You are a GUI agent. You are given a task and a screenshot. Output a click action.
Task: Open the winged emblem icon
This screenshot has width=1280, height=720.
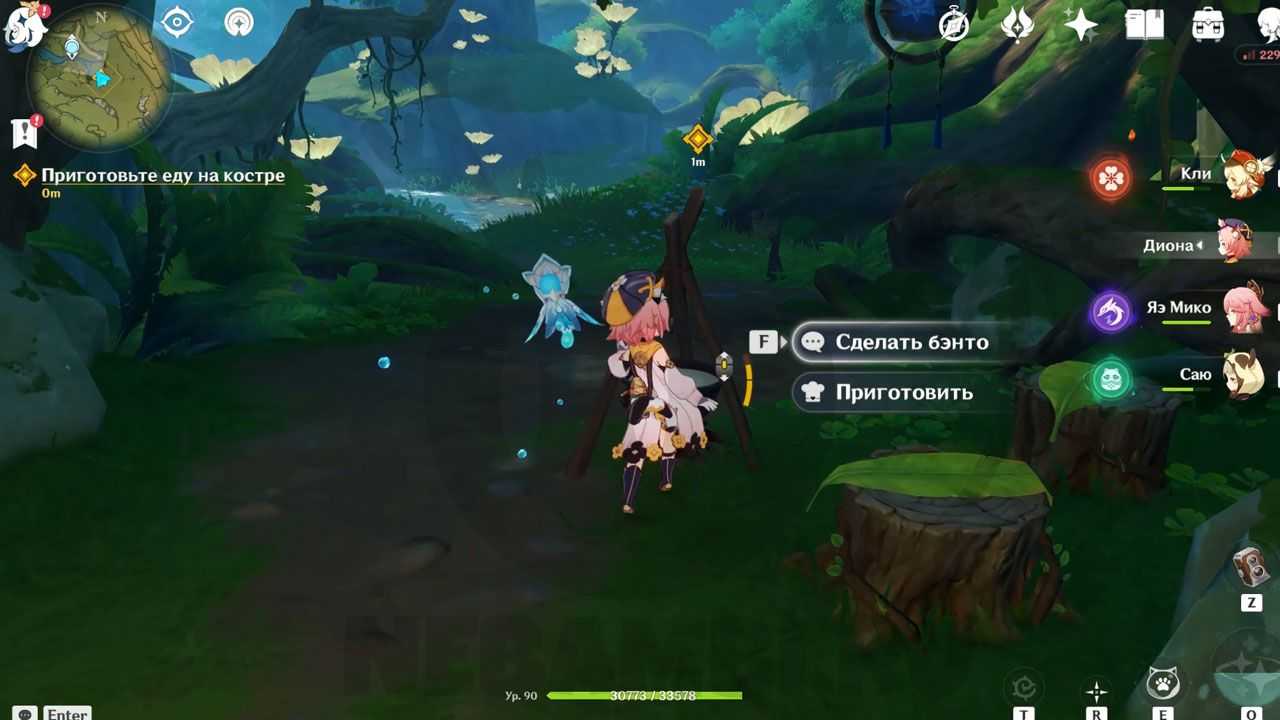1017,25
